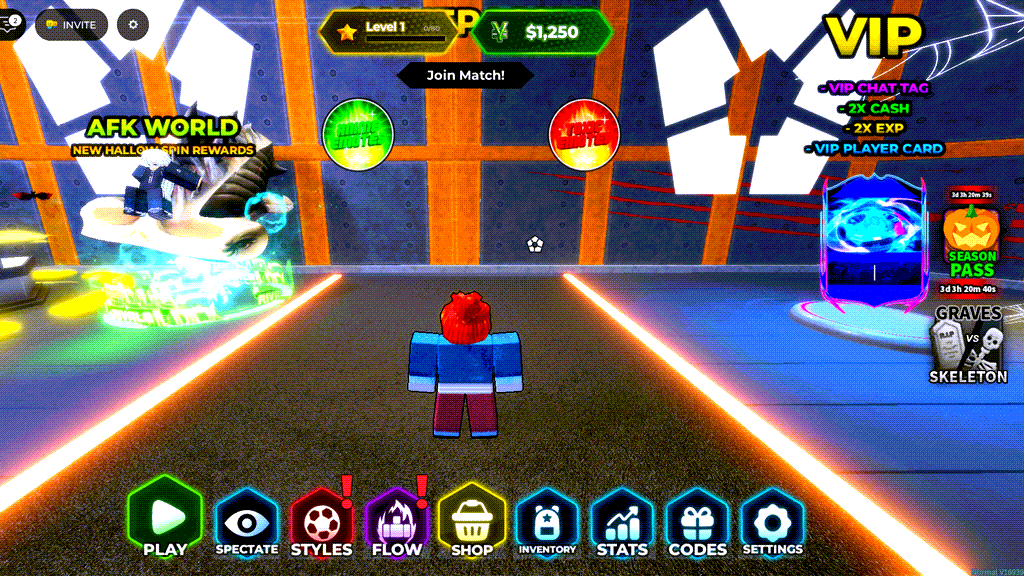The height and width of the screenshot is (576, 1024).
Task: Open the Shop basket
Action: tap(471, 522)
